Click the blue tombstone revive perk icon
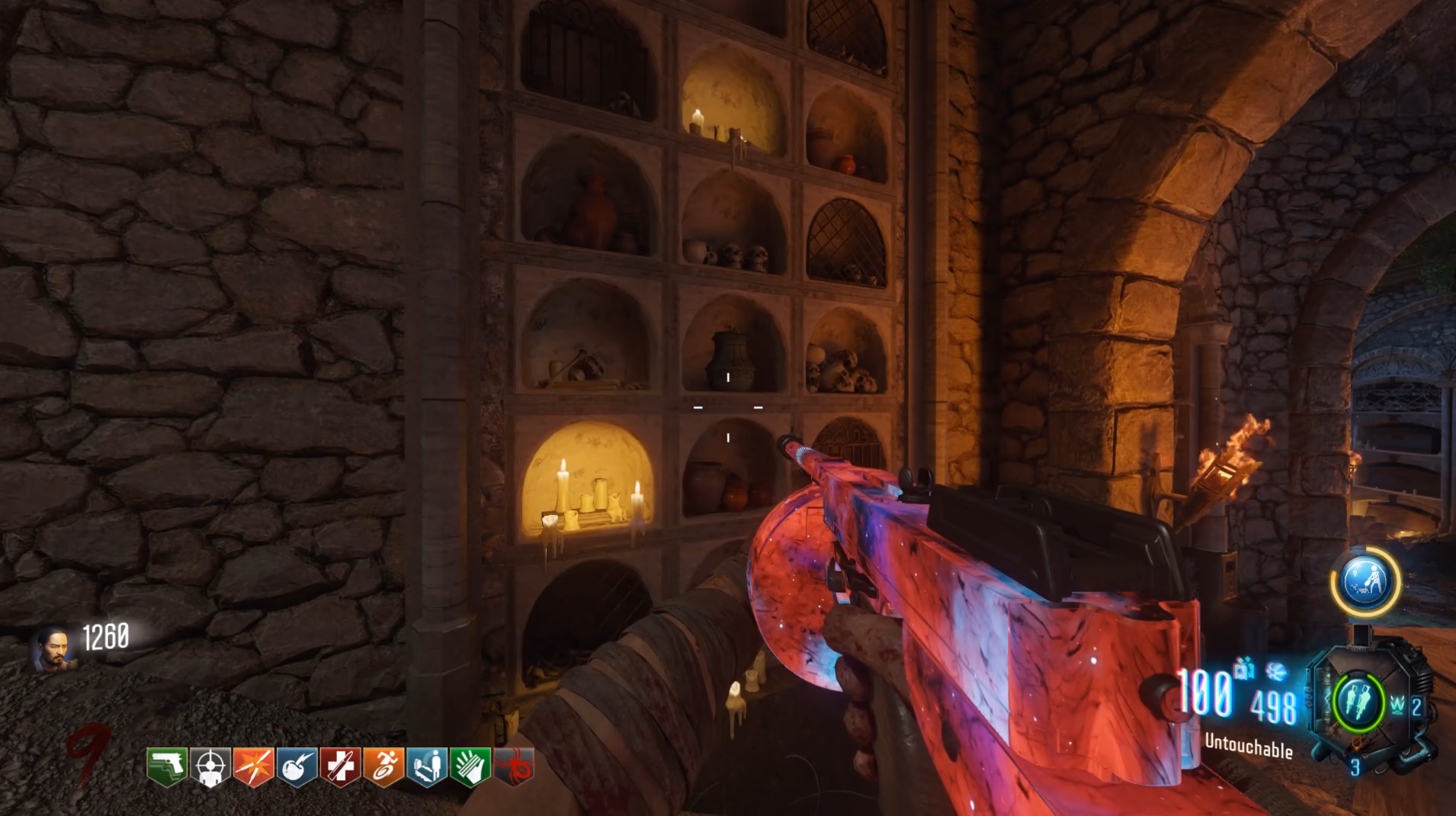The width and height of the screenshot is (1456, 816). click(427, 766)
